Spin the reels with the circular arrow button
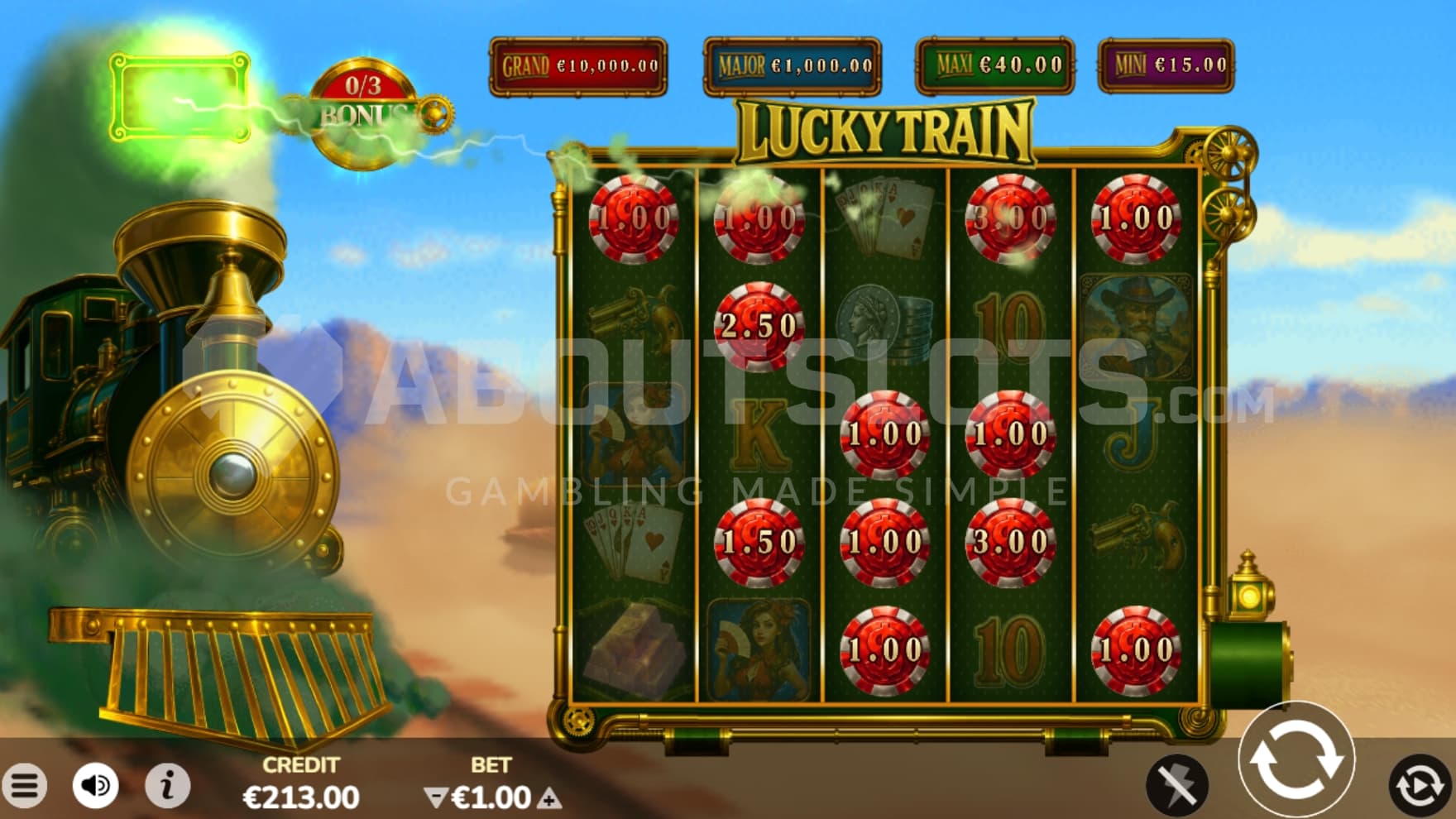This screenshot has height=819, width=1456. point(1296,760)
